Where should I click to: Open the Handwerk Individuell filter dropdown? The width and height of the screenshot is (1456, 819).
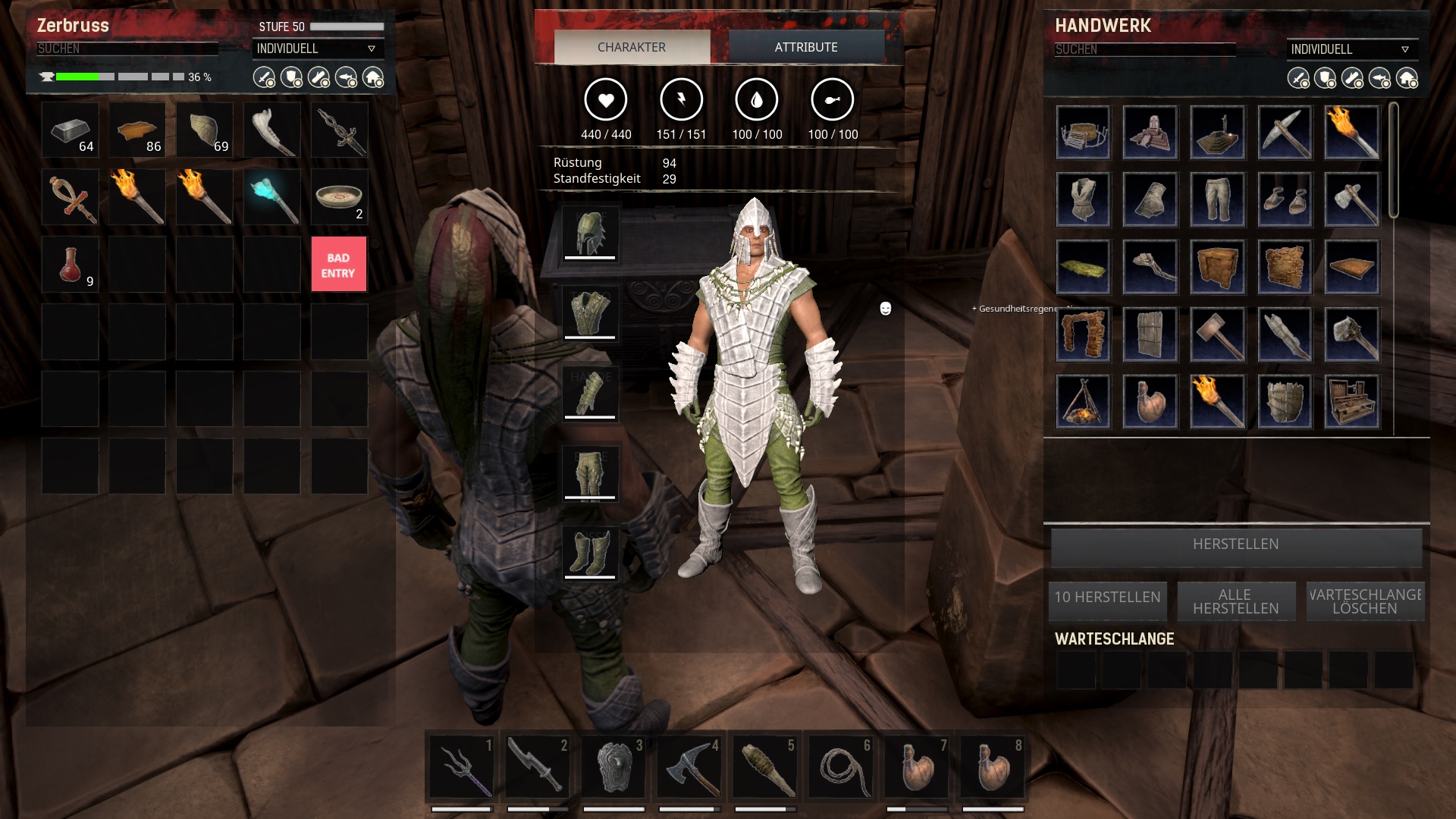click(x=1351, y=49)
